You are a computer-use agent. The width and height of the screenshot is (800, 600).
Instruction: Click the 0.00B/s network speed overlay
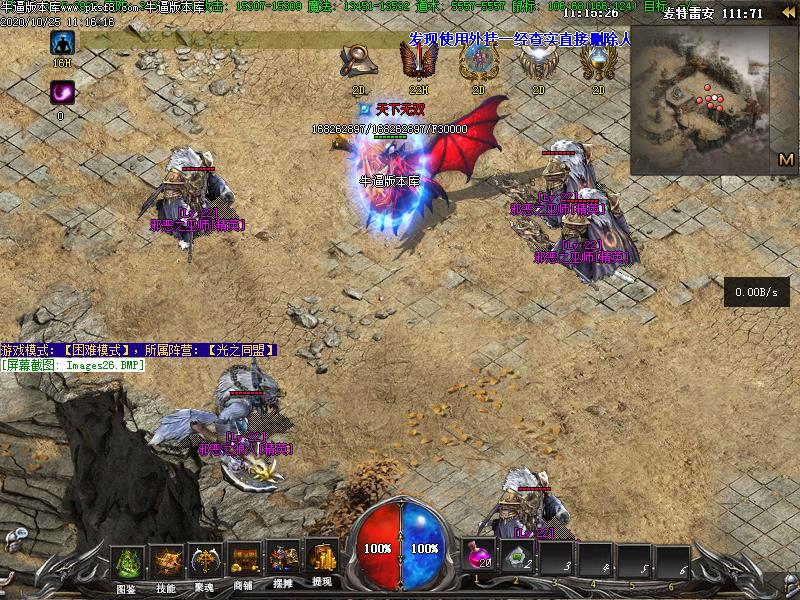pos(755,292)
